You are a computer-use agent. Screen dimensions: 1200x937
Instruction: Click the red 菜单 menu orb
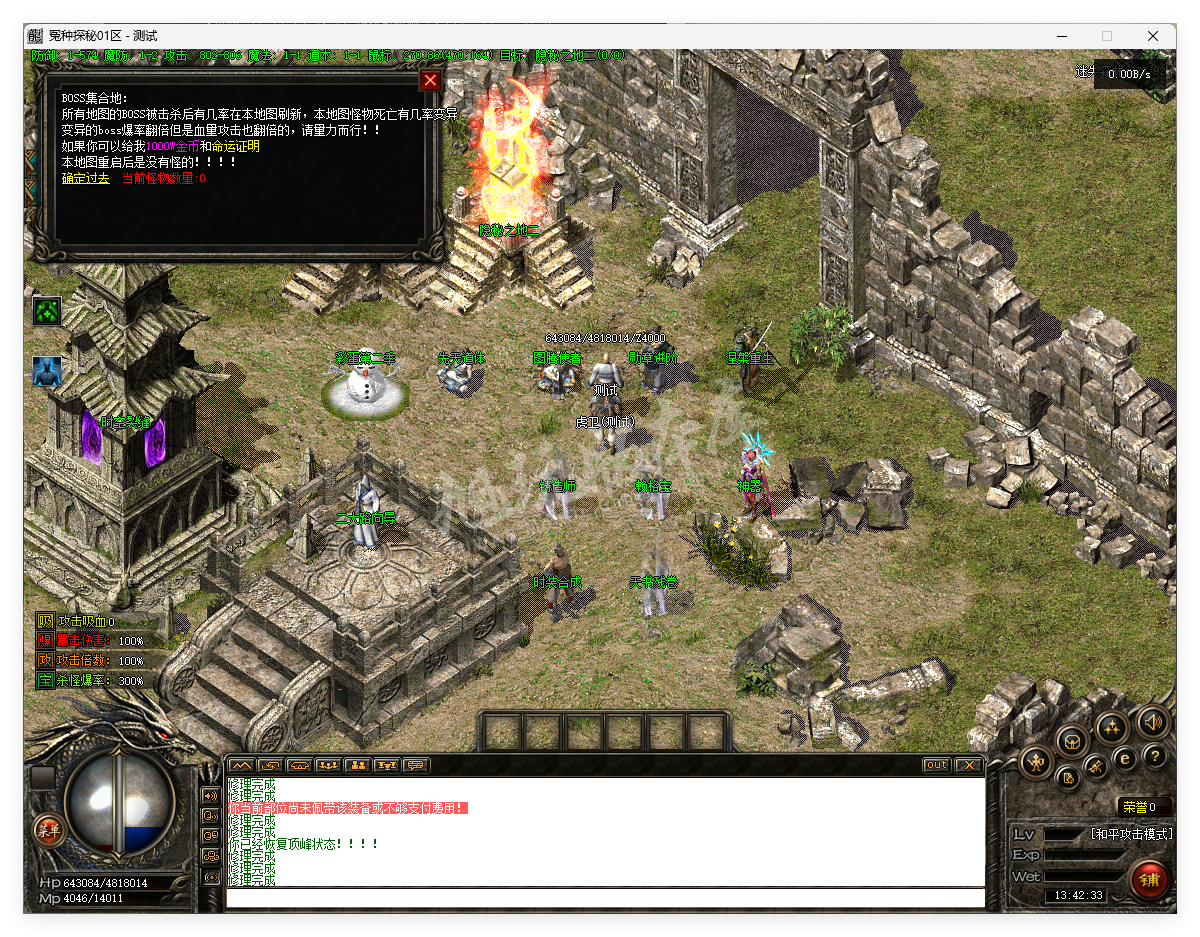point(46,828)
